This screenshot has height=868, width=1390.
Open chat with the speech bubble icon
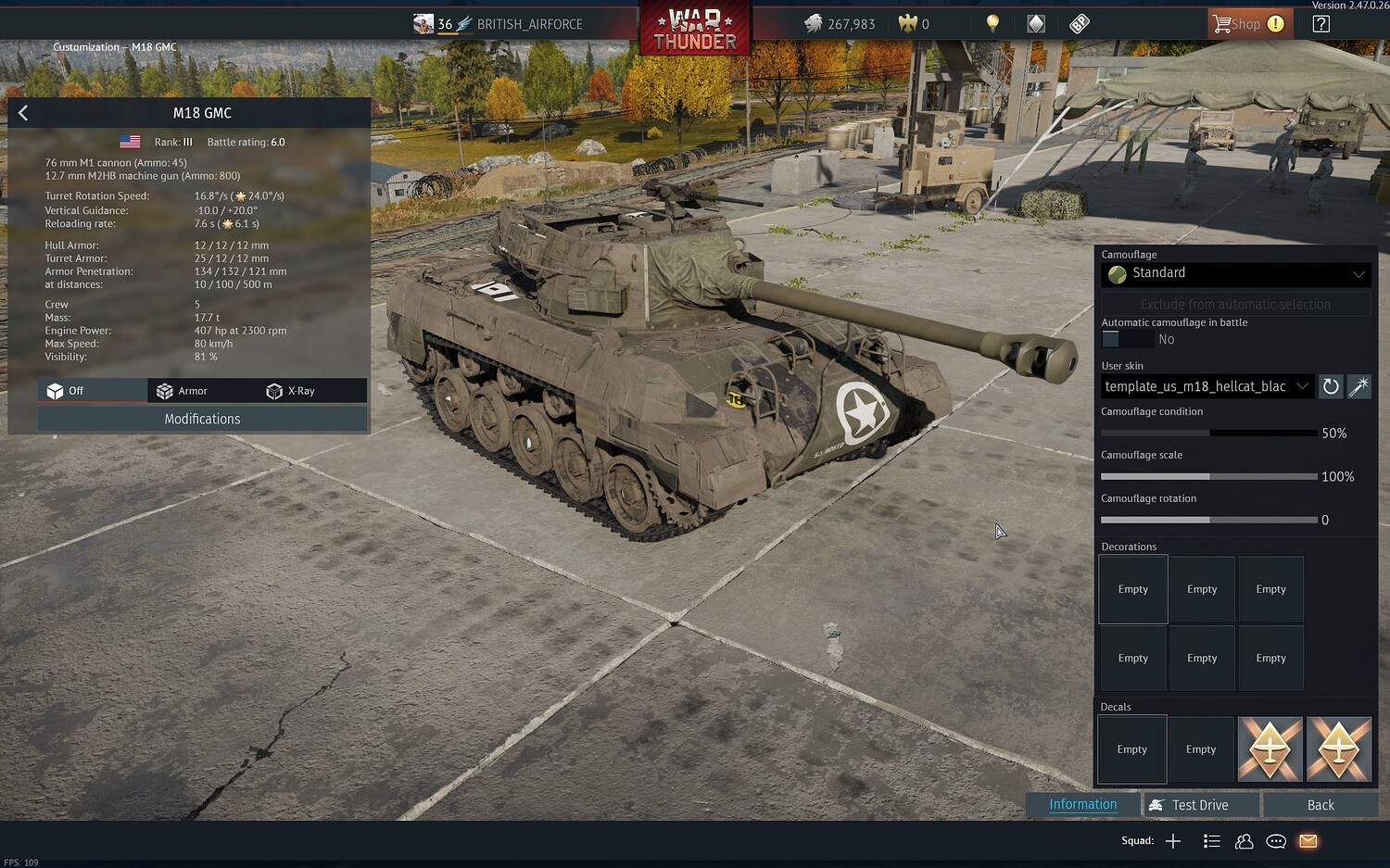1275,841
